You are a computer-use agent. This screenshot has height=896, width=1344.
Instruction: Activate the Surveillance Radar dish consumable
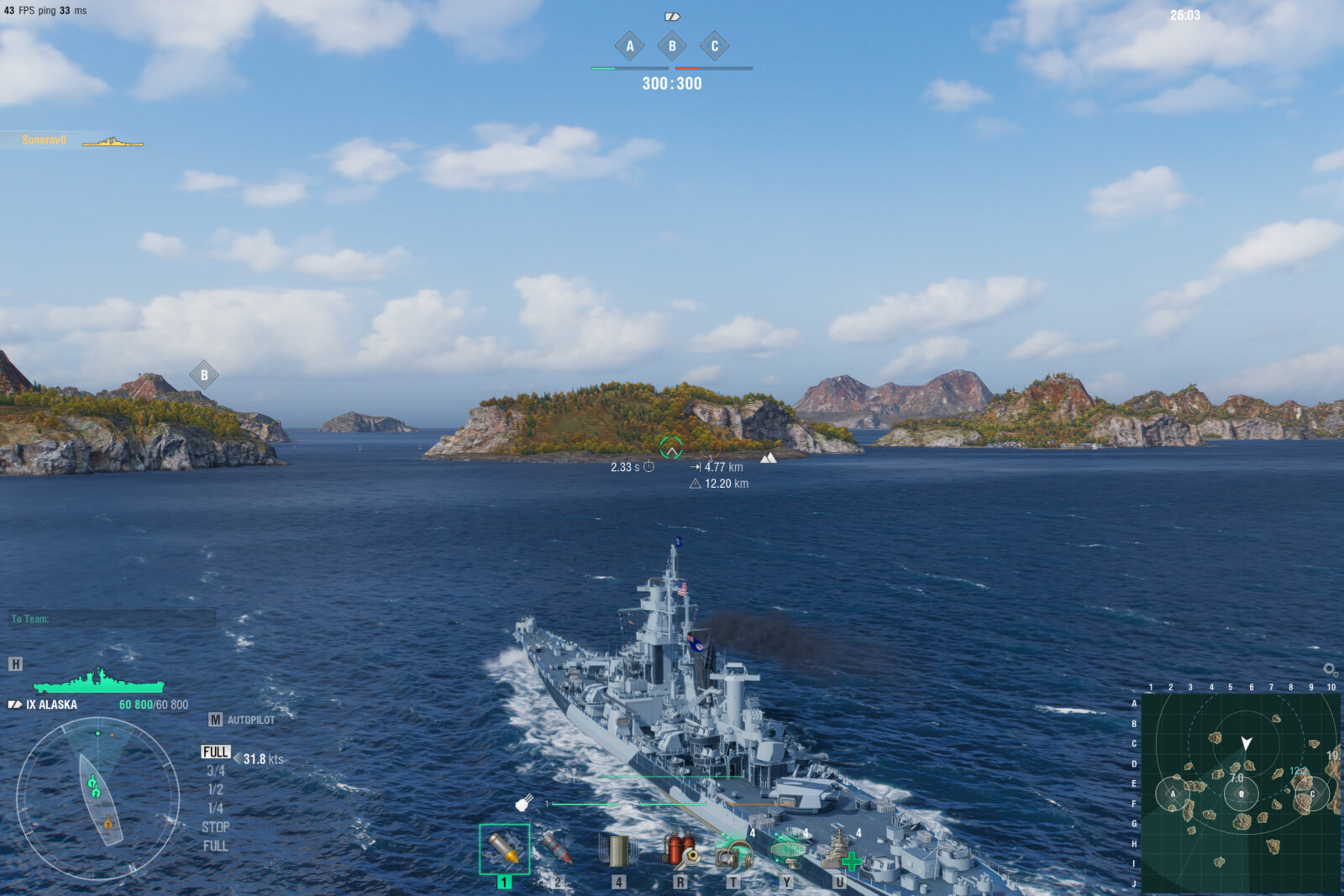point(787,851)
